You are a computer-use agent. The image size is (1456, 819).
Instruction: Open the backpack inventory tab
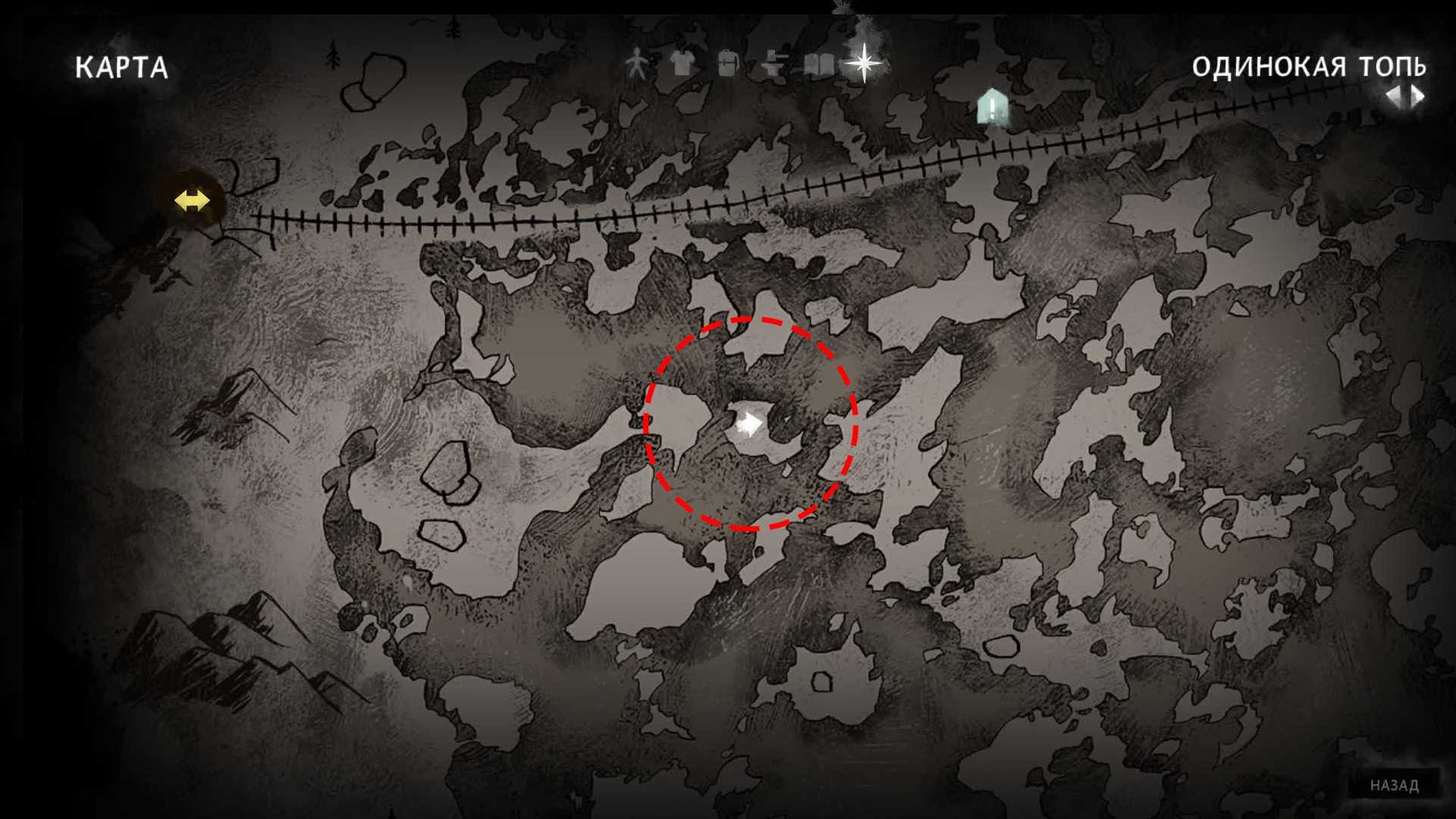(x=727, y=64)
